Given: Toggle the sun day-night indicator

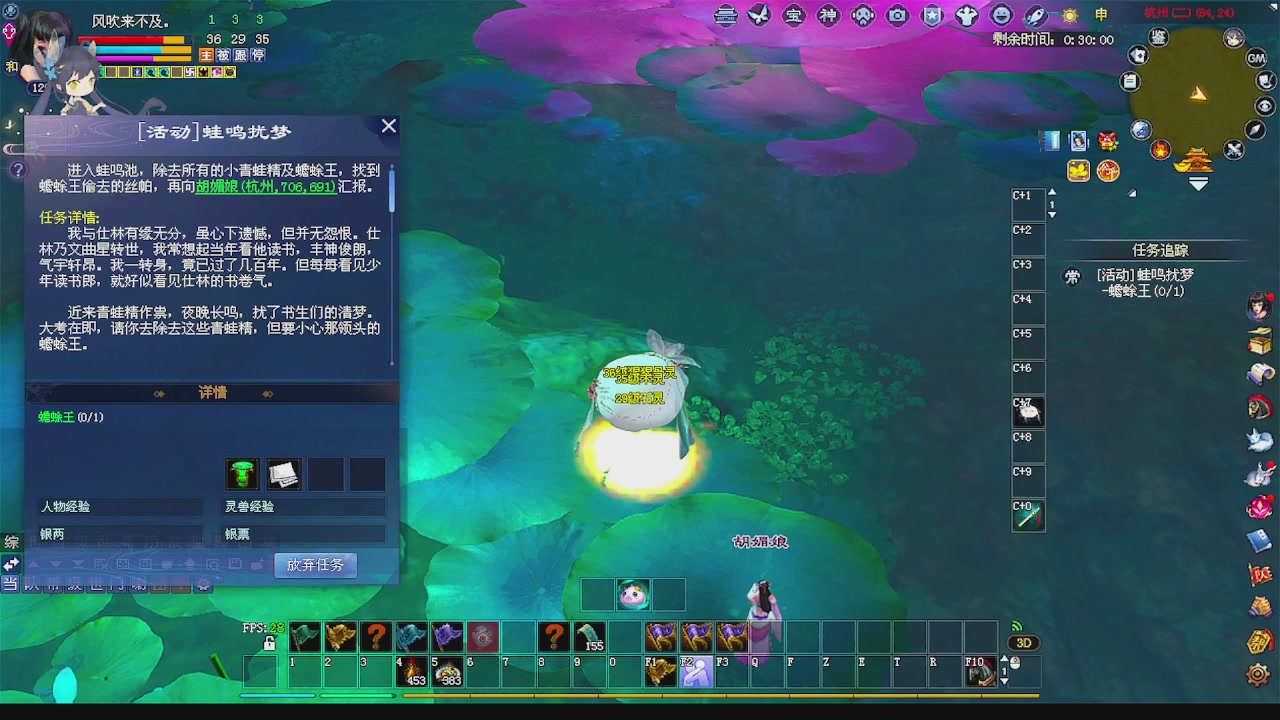Looking at the screenshot, I should point(1068,16).
